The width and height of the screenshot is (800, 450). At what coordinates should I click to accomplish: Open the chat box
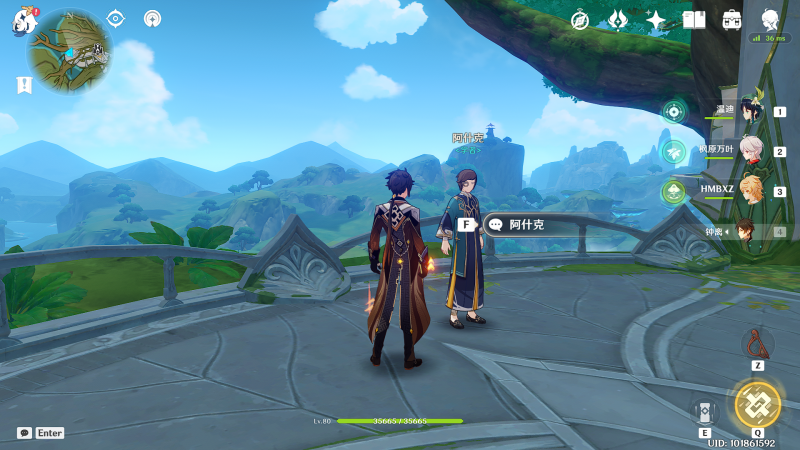25,433
